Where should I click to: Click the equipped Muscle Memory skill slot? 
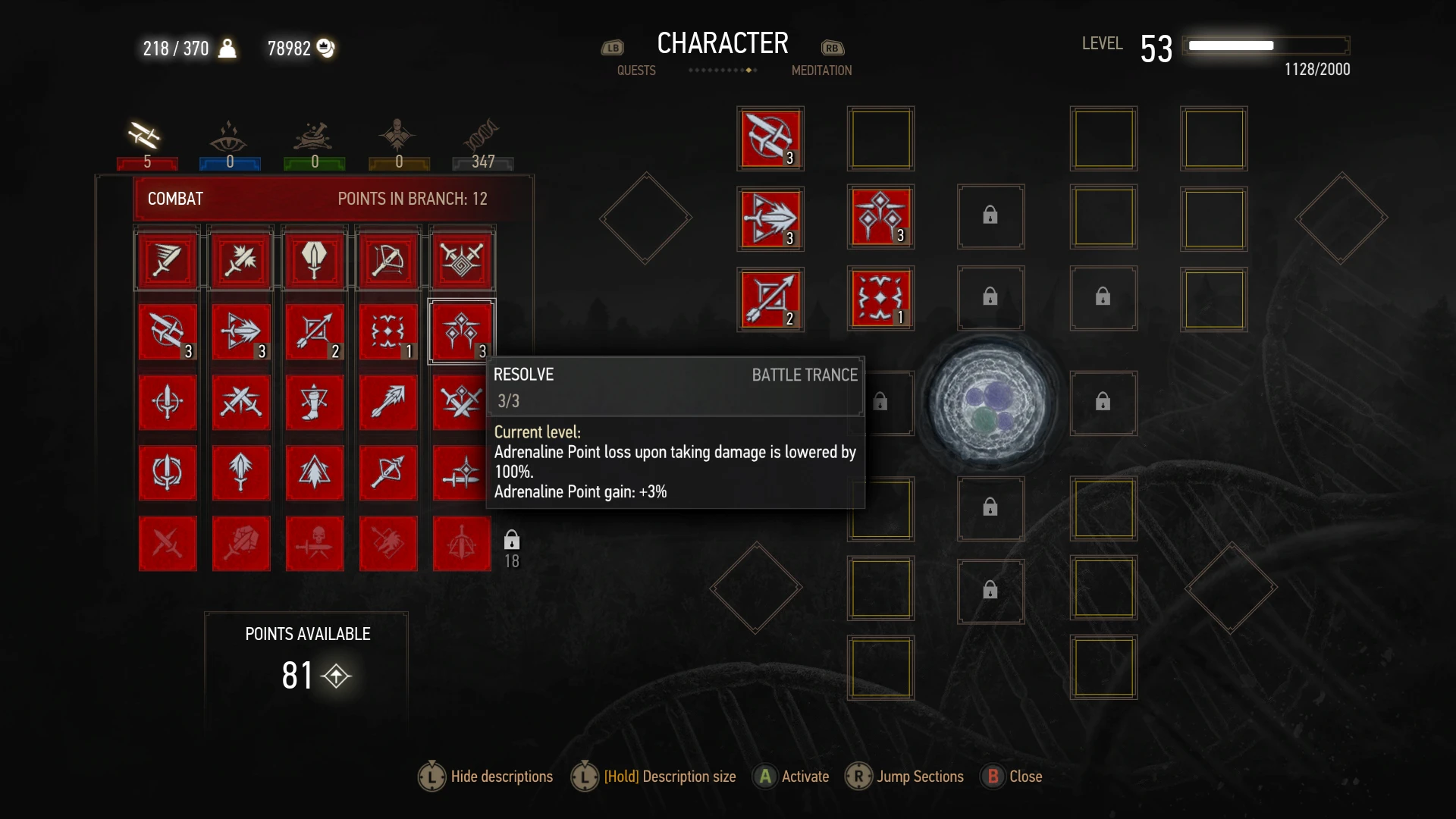(x=770, y=139)
